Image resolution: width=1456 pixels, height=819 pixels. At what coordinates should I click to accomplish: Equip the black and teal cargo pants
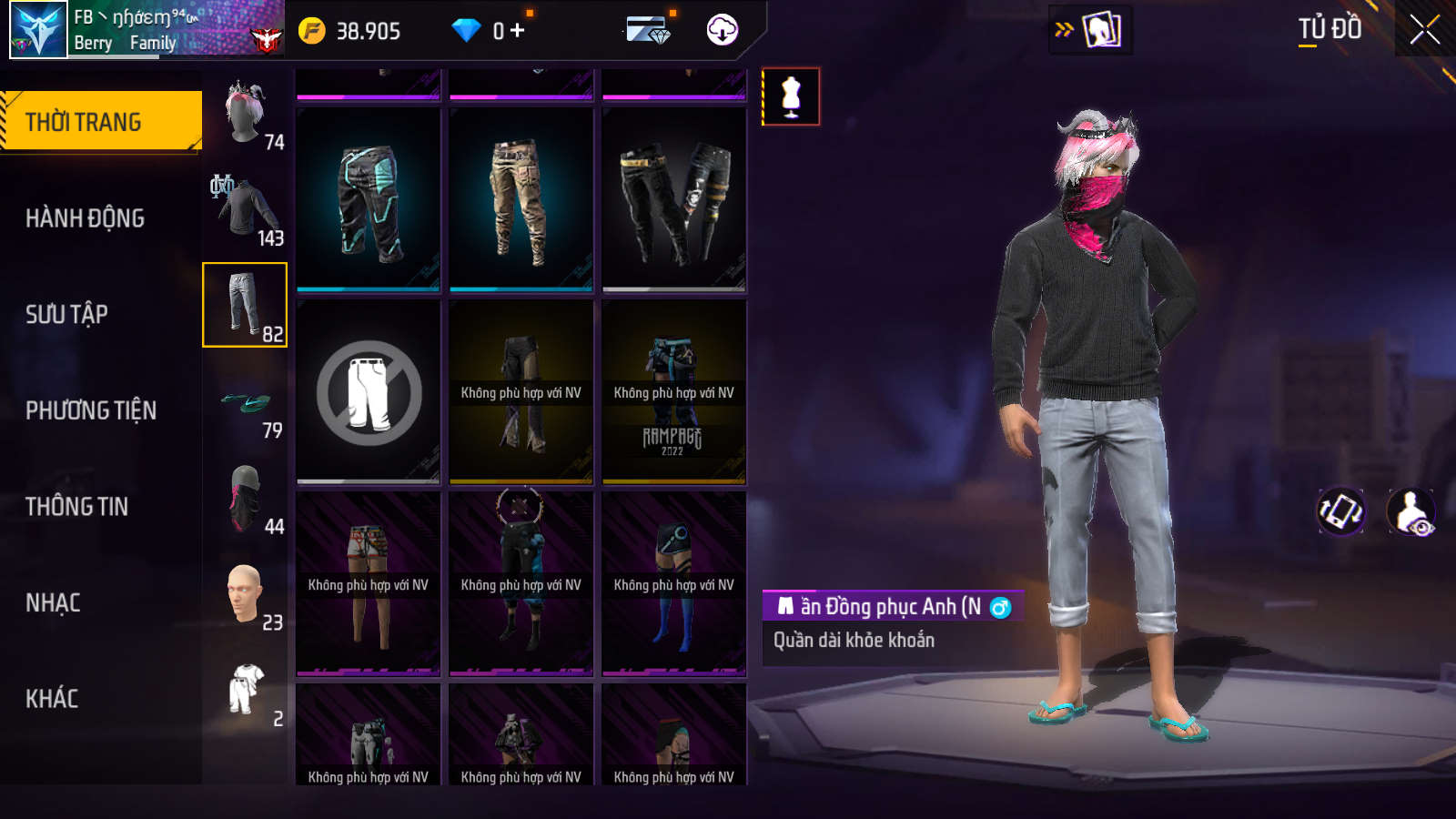click(369, 200)
